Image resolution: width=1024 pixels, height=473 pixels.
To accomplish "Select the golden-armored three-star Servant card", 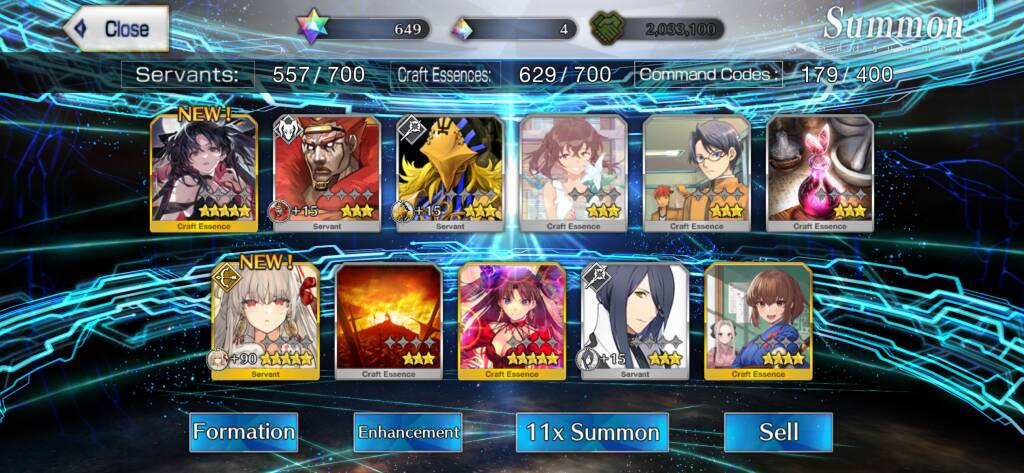I will click(x=450, y=172).
